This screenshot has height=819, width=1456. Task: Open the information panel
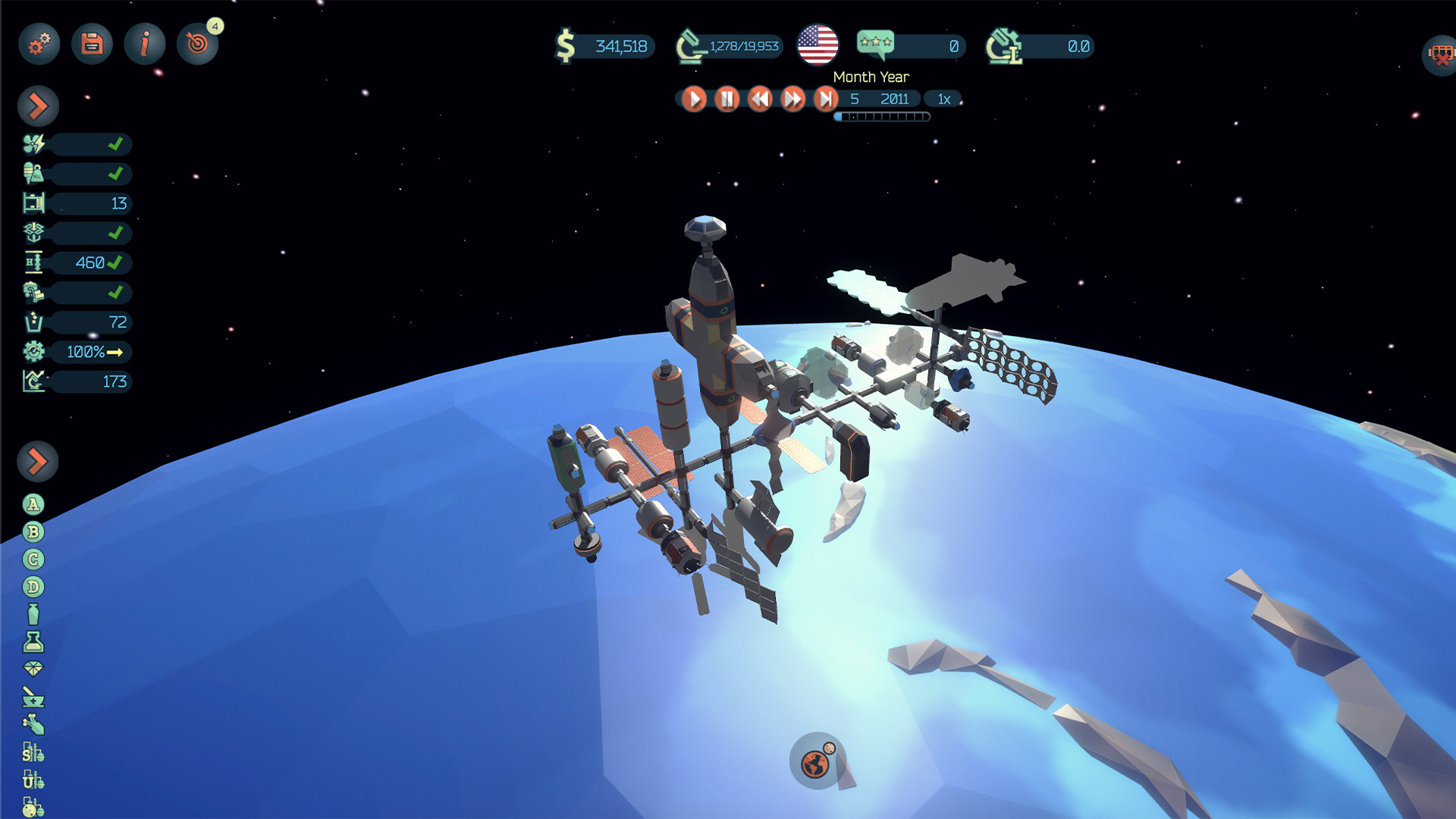click(x=145, y=44)
